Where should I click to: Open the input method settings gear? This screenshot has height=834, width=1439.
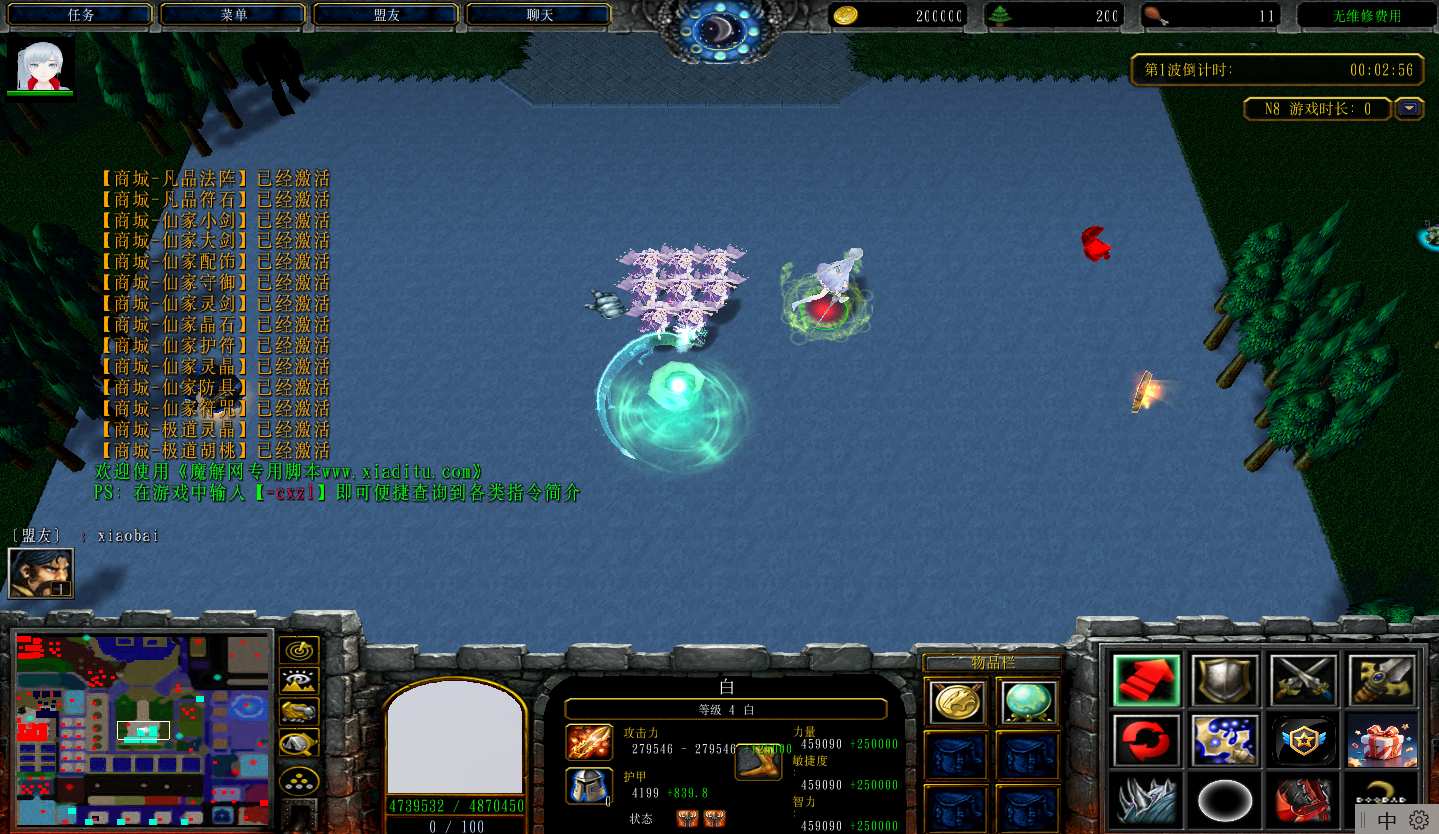pos(1418,820)
